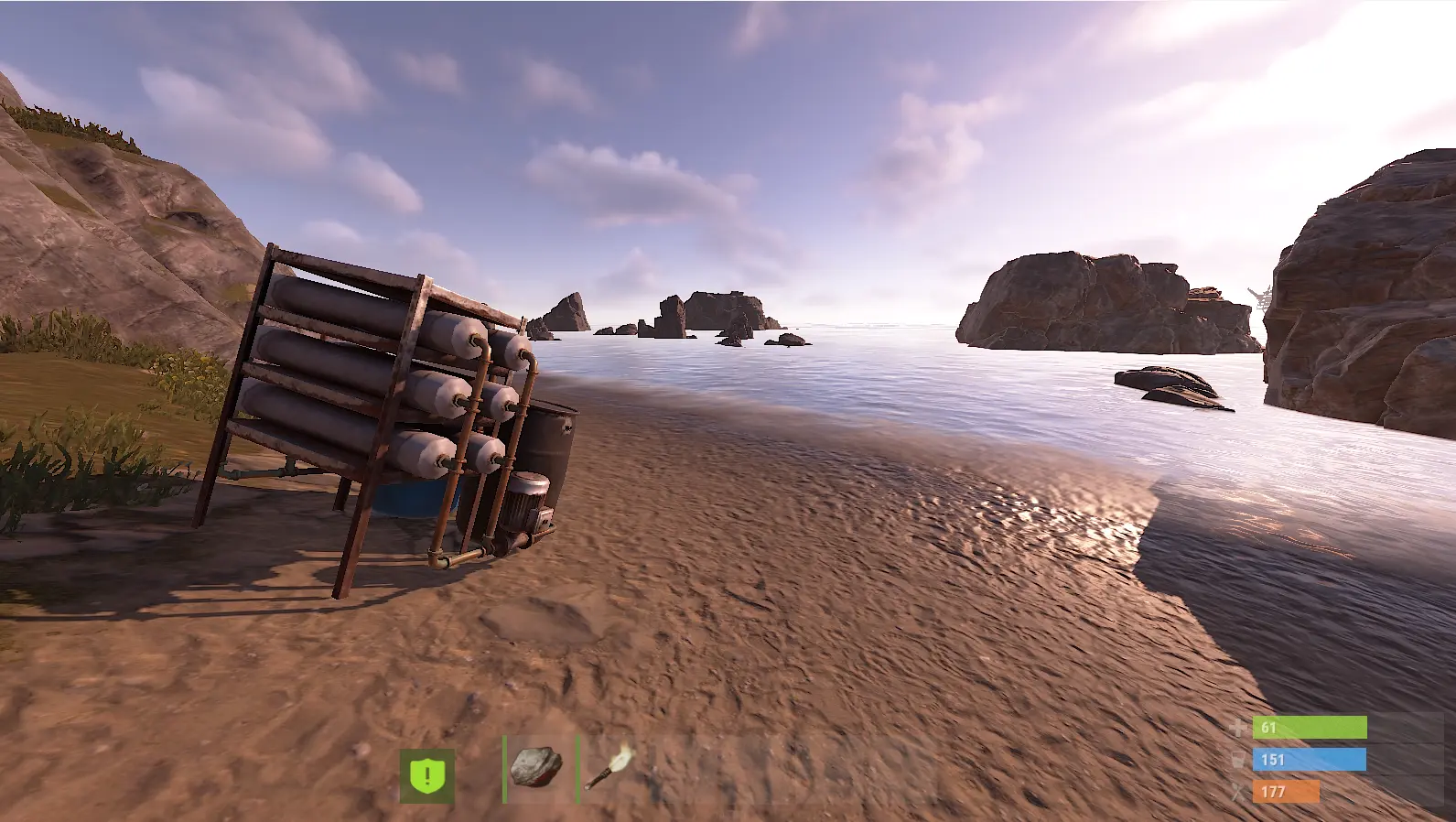Click the green shield safe-zone icon
The width and height of the screenshot is (1456, 822).
[x=426, y=776]
